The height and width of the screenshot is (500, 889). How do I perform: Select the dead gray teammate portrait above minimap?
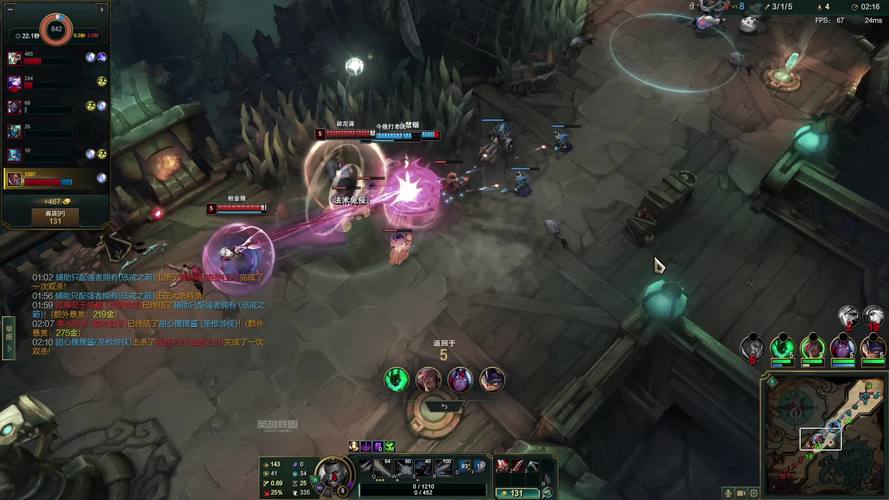tap(753, 348)
